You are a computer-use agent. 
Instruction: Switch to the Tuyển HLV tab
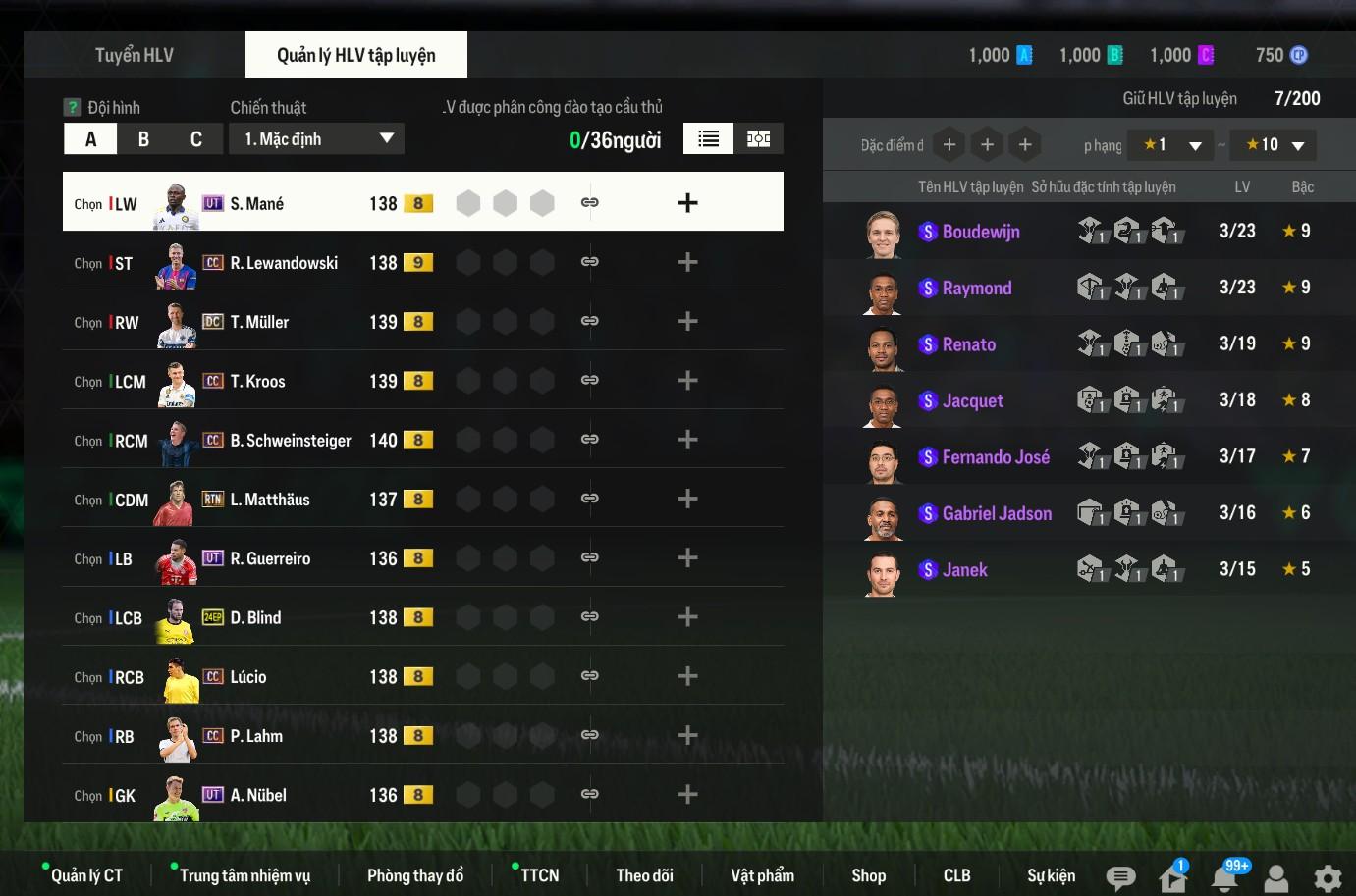click(x=135, y=55)
